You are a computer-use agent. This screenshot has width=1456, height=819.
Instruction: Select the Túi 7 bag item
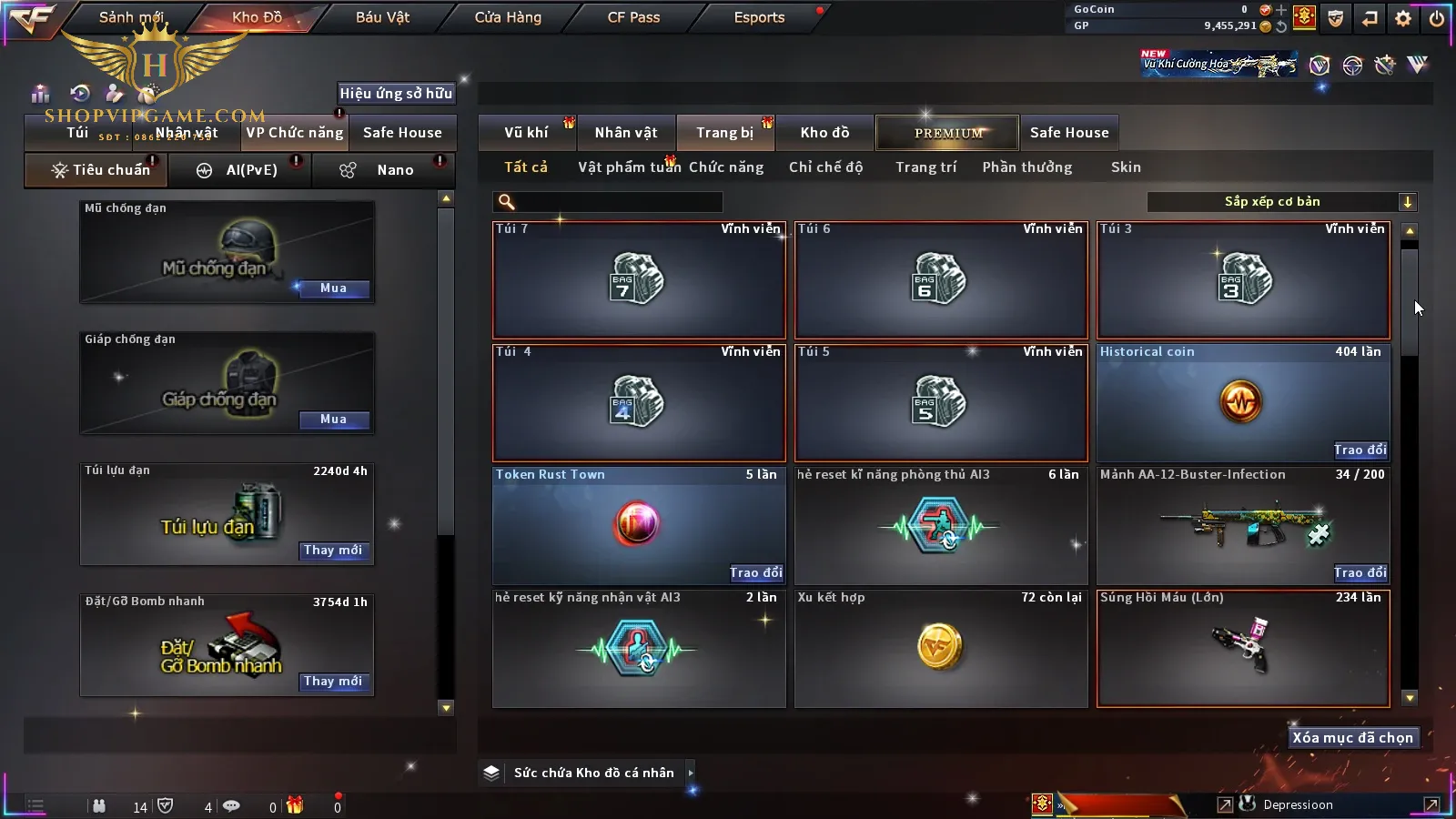click(639, 280)
